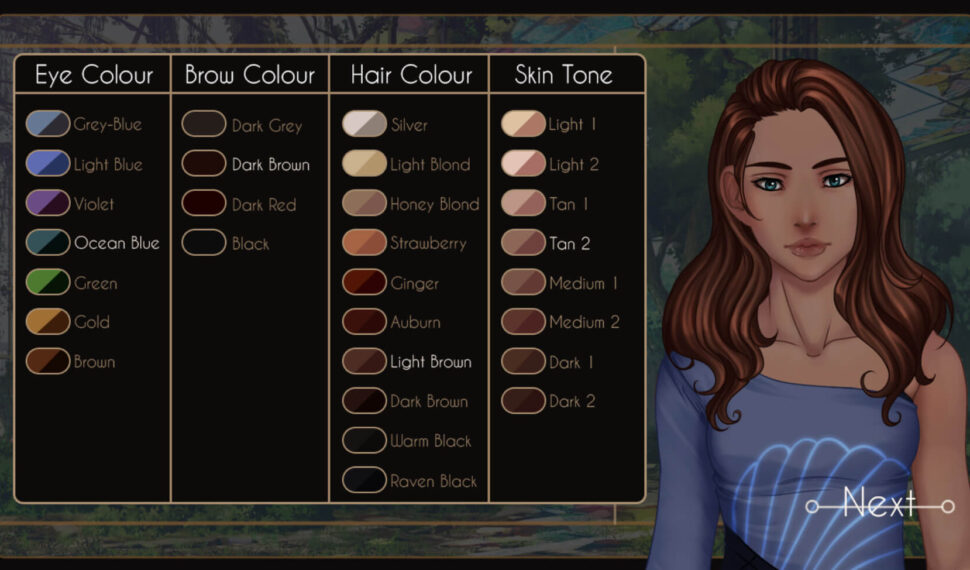Screen dimensions: 970x570
Task: Choose Violet eye colour swatch
Action: (48, 204)
